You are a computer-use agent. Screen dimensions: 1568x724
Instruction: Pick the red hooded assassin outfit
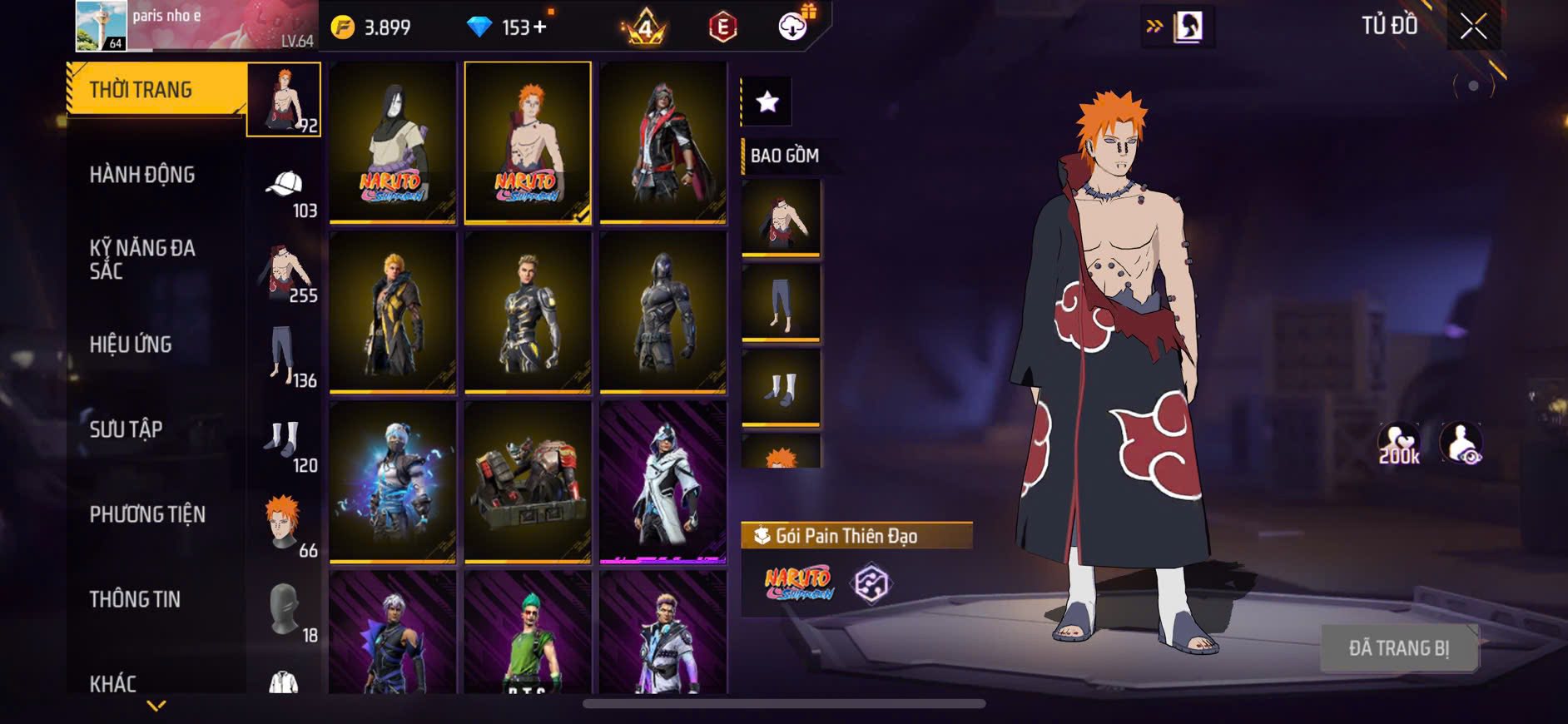(x=662, y=142)
